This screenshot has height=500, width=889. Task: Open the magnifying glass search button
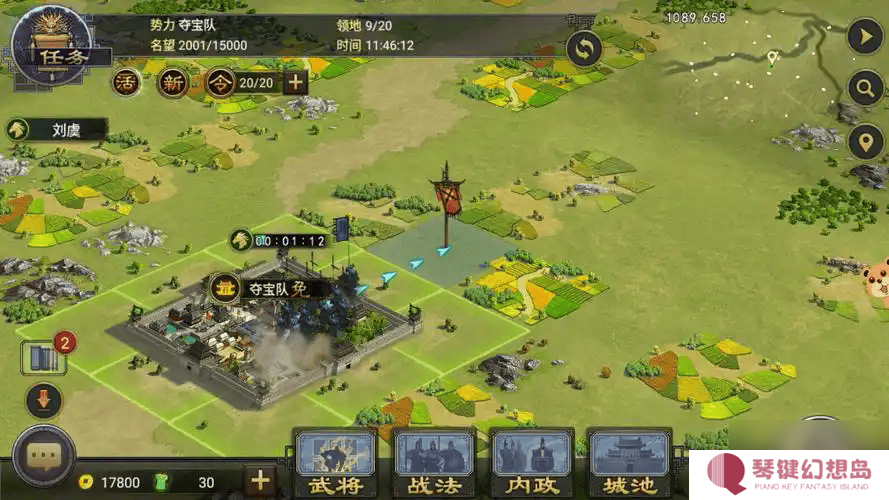tap(864, 89)
